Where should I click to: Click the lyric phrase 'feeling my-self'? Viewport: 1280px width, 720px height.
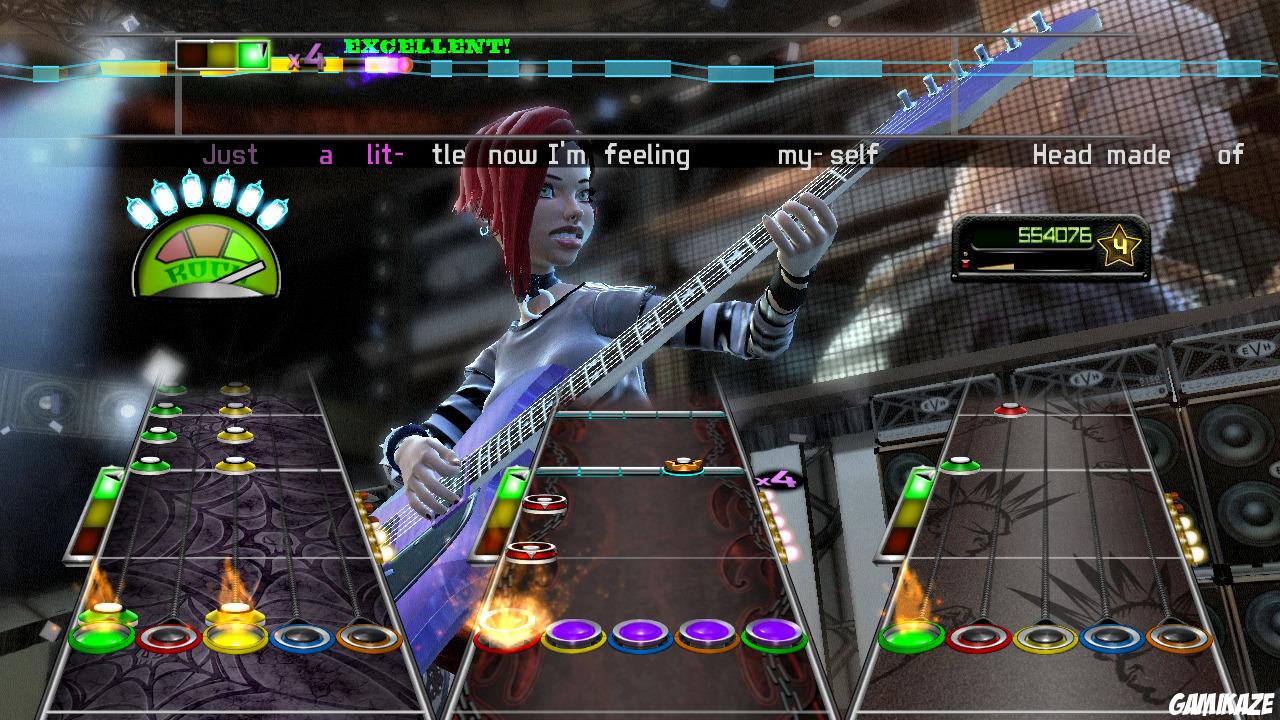[x=740, y=153]
